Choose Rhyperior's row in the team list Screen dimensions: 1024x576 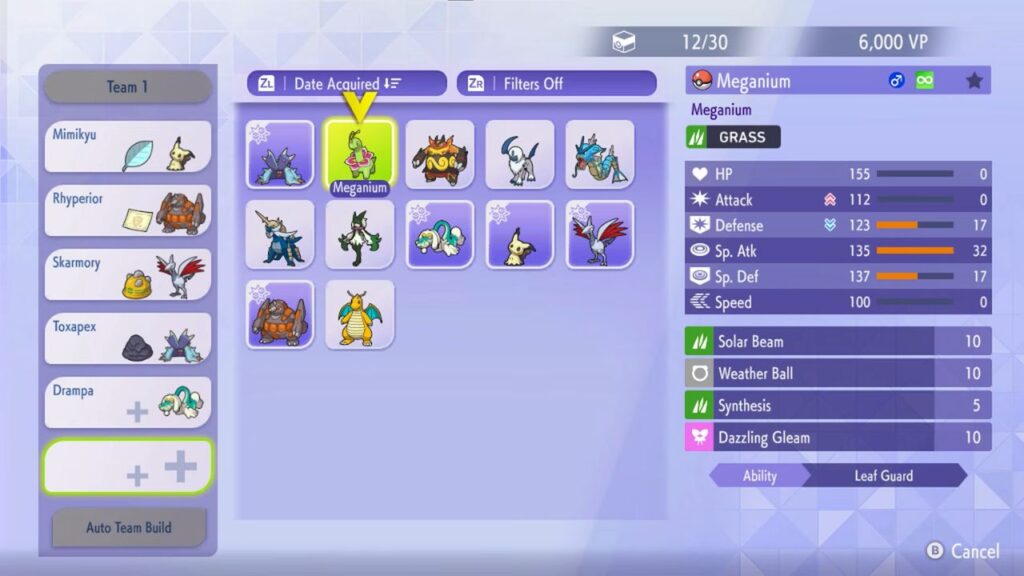tap(127, 211)
